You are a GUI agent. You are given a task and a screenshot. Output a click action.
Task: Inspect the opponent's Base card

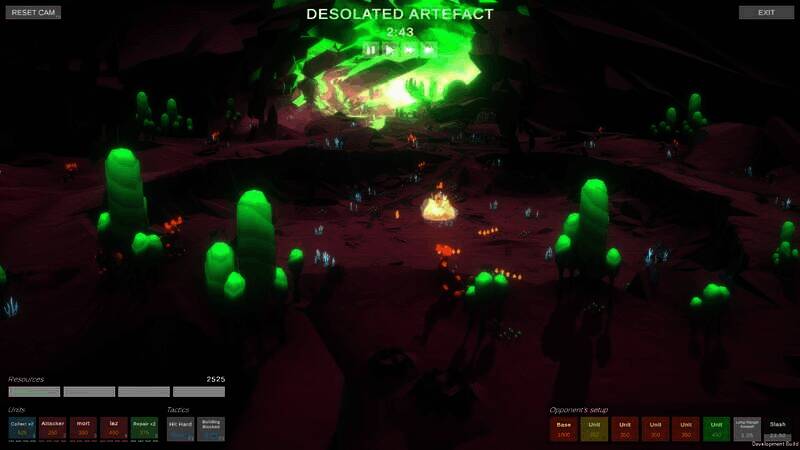564,429
